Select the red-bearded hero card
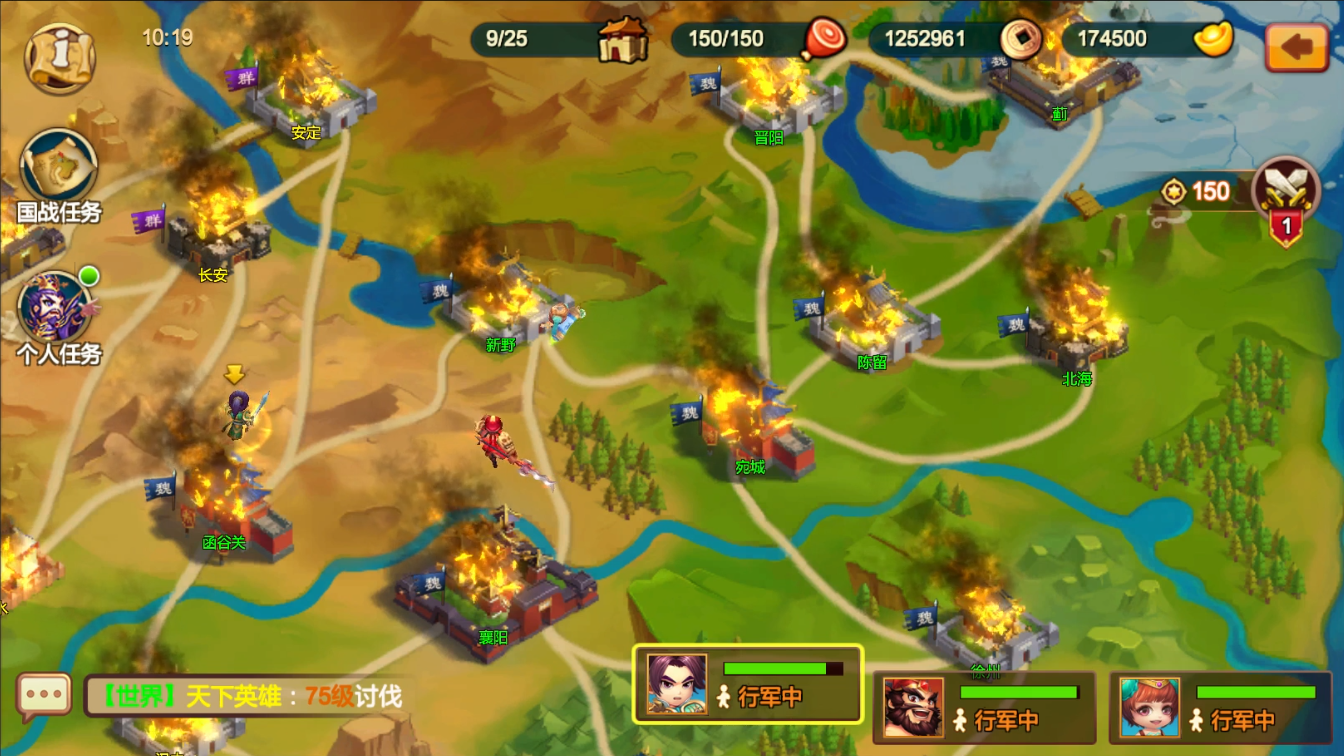Screen dimensions: 1344x756 pyautogui.click(x=984, y=706)
